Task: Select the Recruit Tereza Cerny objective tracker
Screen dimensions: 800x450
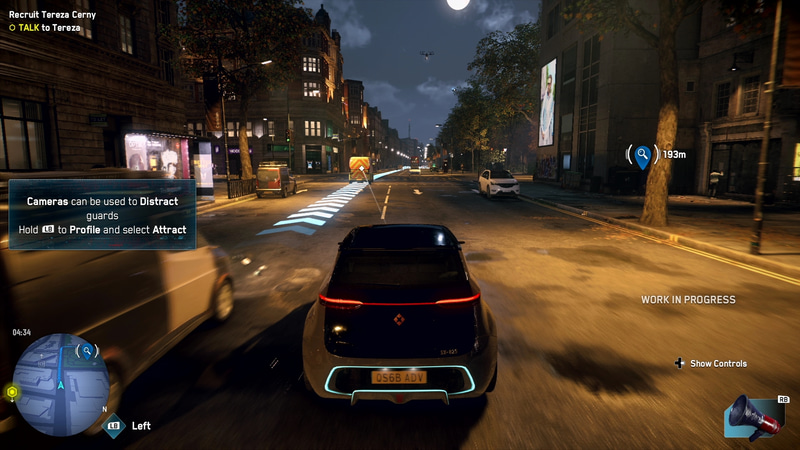Action: point(52,15)
